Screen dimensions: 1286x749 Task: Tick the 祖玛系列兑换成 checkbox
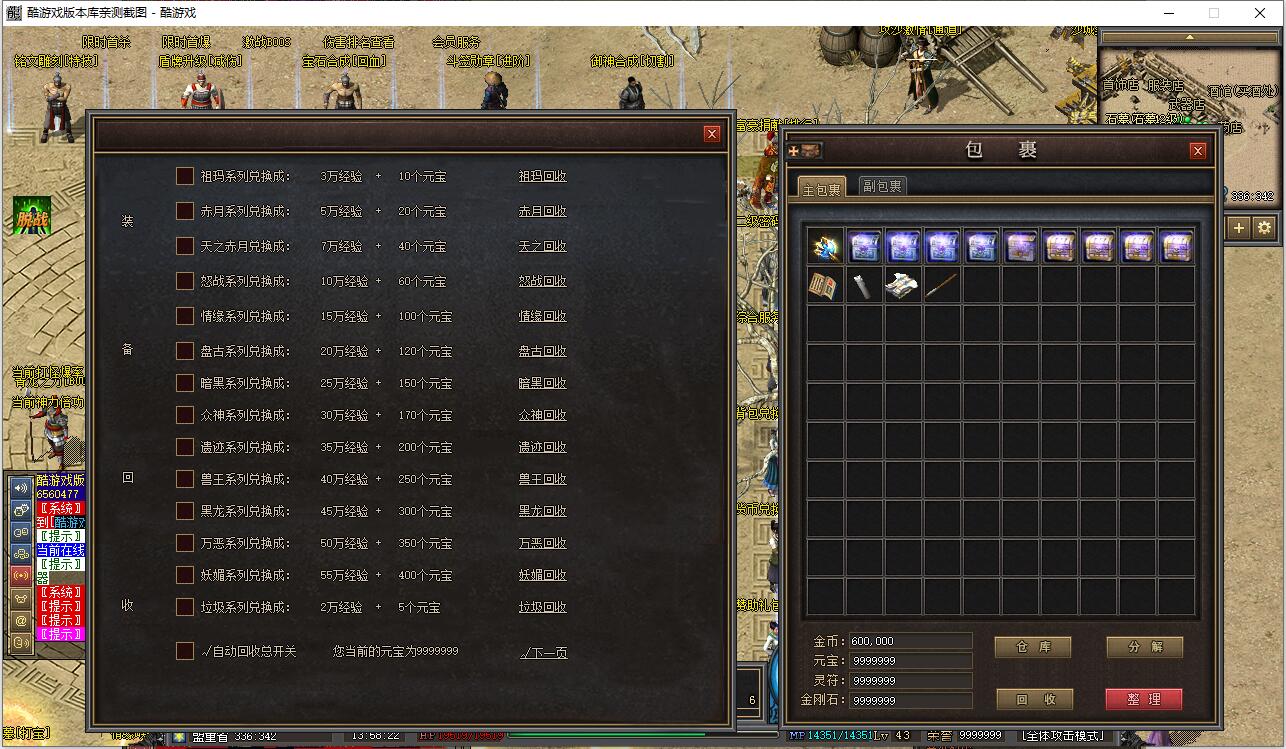click(185, 176)
